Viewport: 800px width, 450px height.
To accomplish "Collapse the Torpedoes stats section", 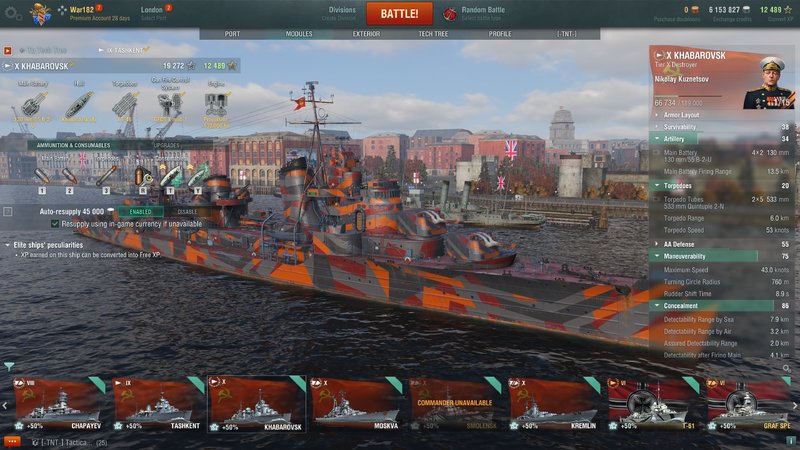I will [x=656, y=185].
